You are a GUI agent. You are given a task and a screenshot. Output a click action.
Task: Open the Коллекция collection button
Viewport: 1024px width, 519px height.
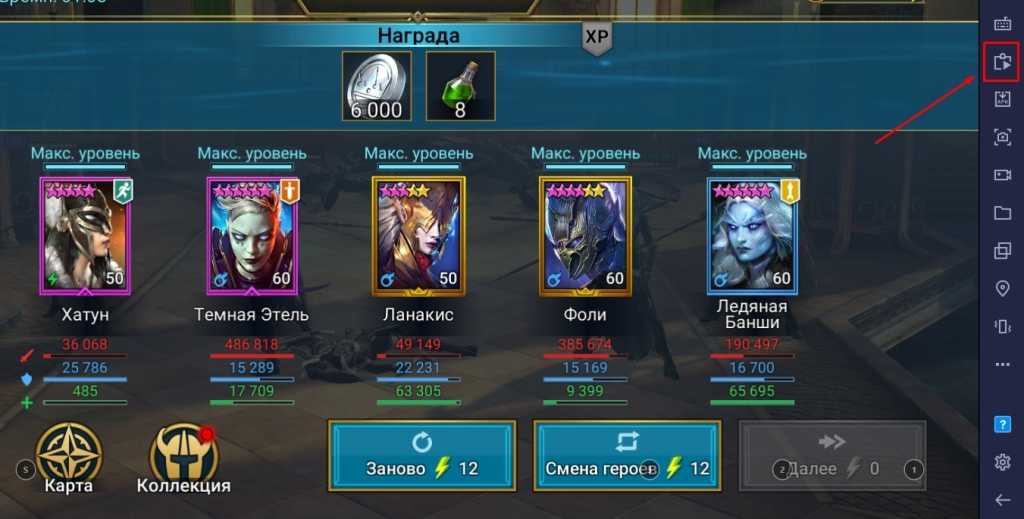click(184, 459)
